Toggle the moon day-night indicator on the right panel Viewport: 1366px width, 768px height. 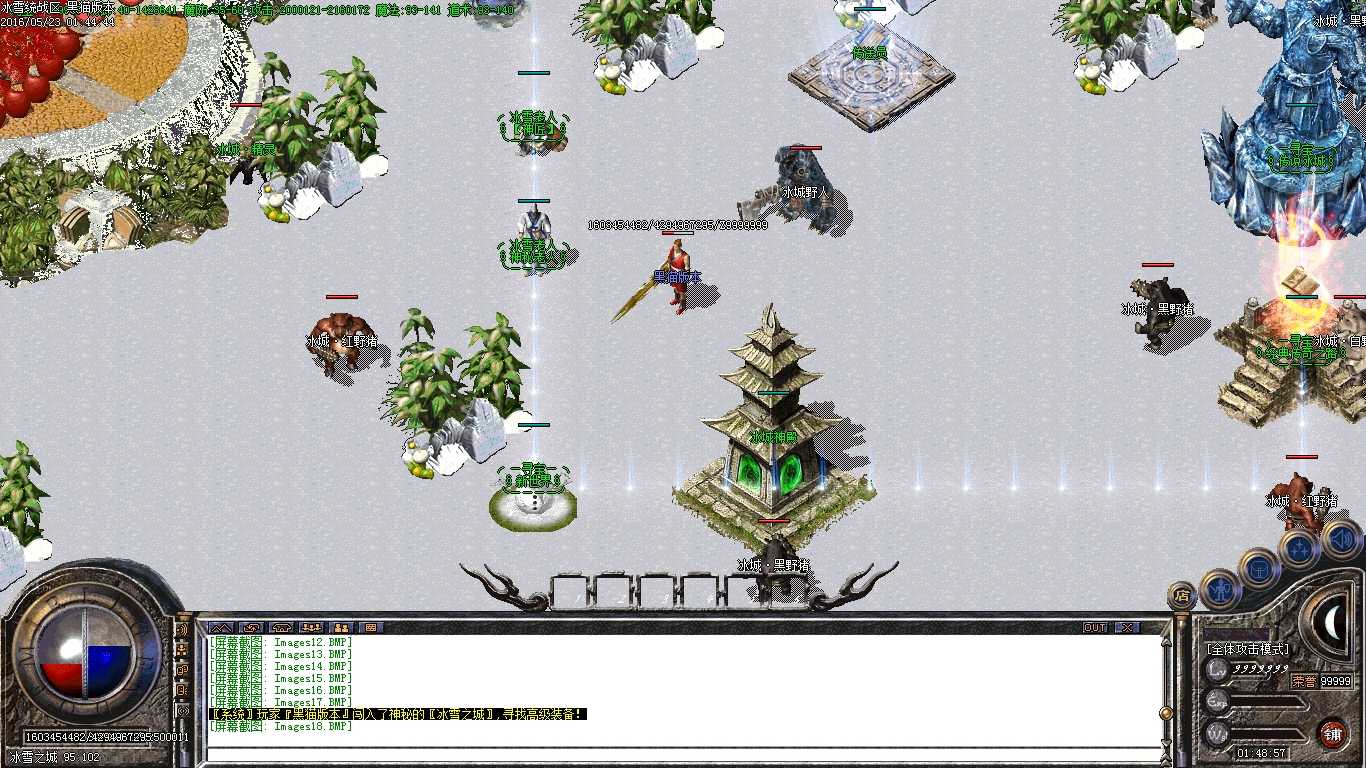(1332, 623)
